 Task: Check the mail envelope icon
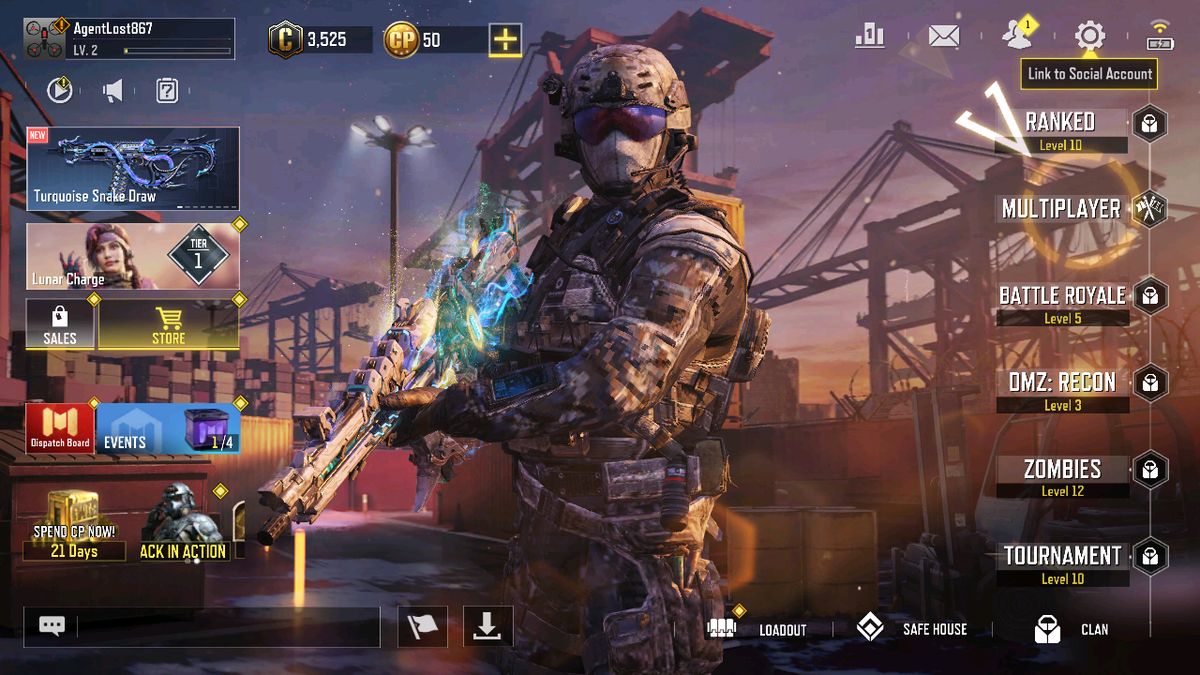(x=943, y=37)
